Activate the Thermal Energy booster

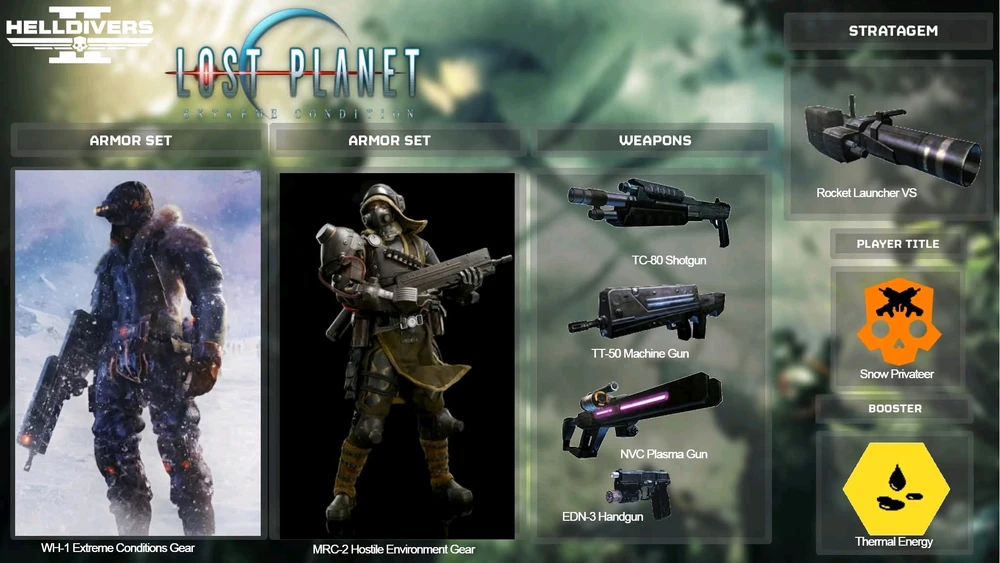click(894, 489)
